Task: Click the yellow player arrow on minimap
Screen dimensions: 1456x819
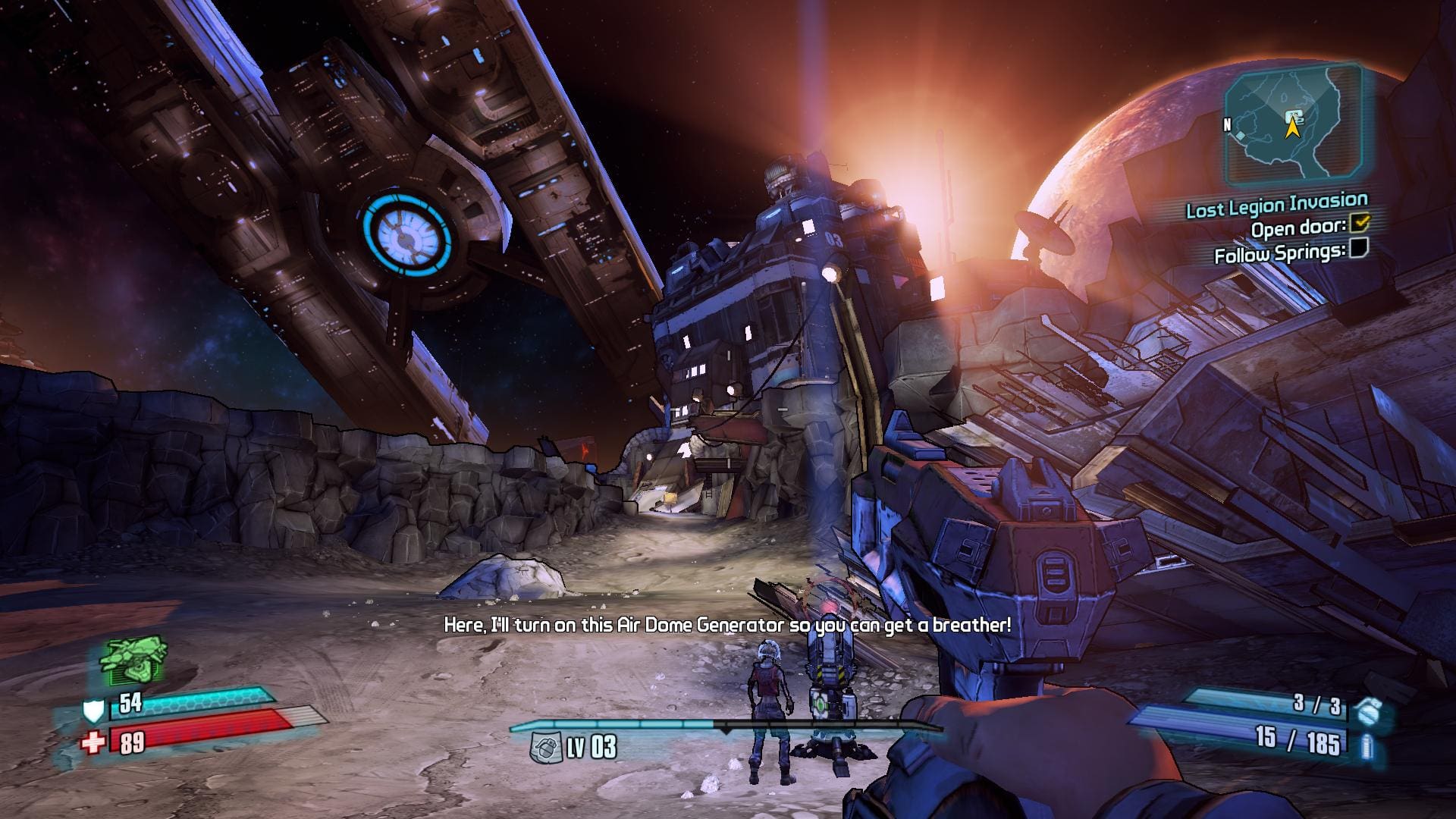Action: 1291,126
